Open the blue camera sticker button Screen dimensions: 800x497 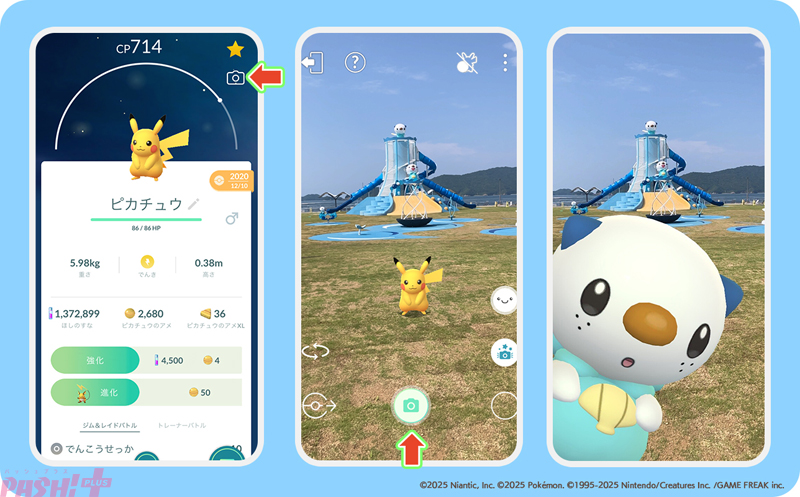(504, 352)
